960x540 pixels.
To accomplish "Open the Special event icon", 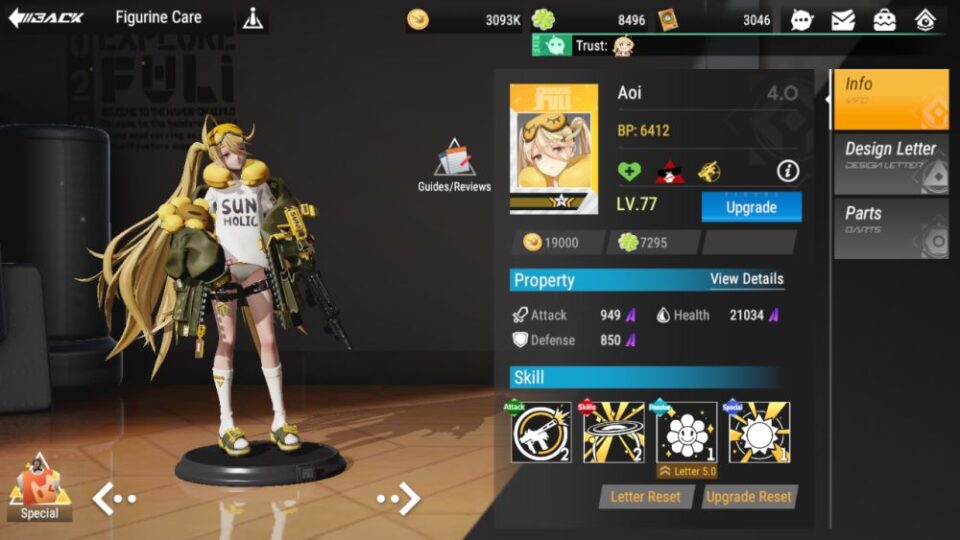I will [38, 488].
